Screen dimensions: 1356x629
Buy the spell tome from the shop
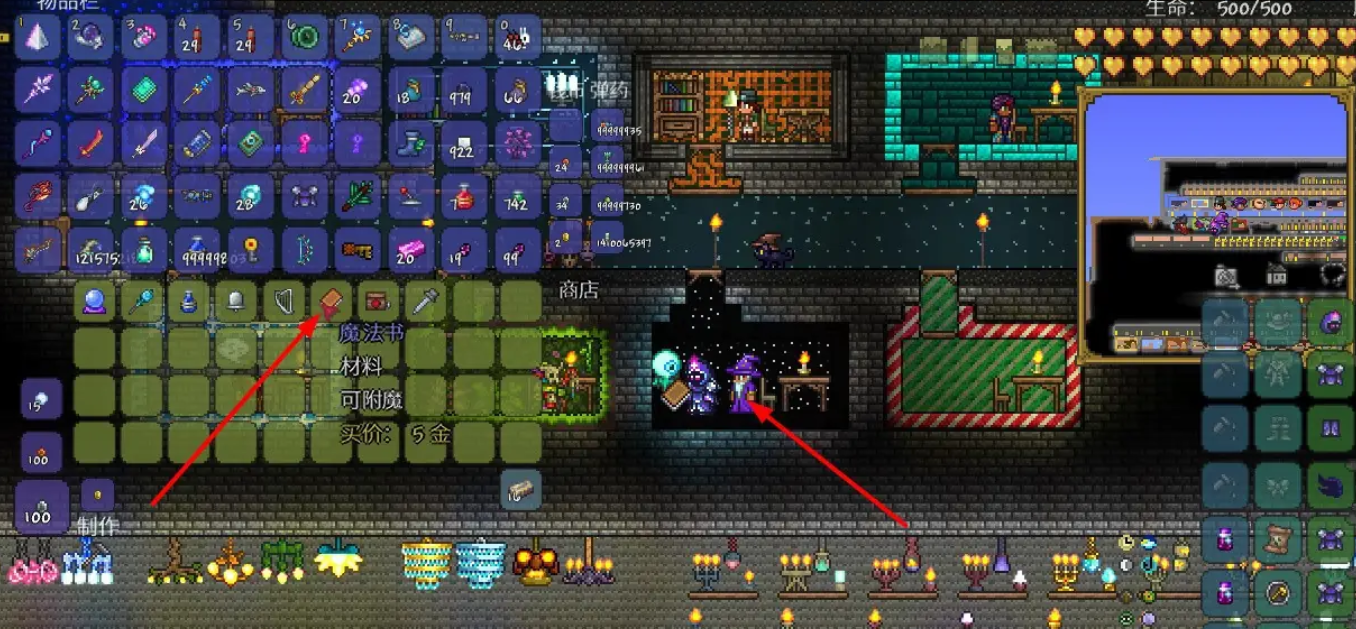[328, 300]
